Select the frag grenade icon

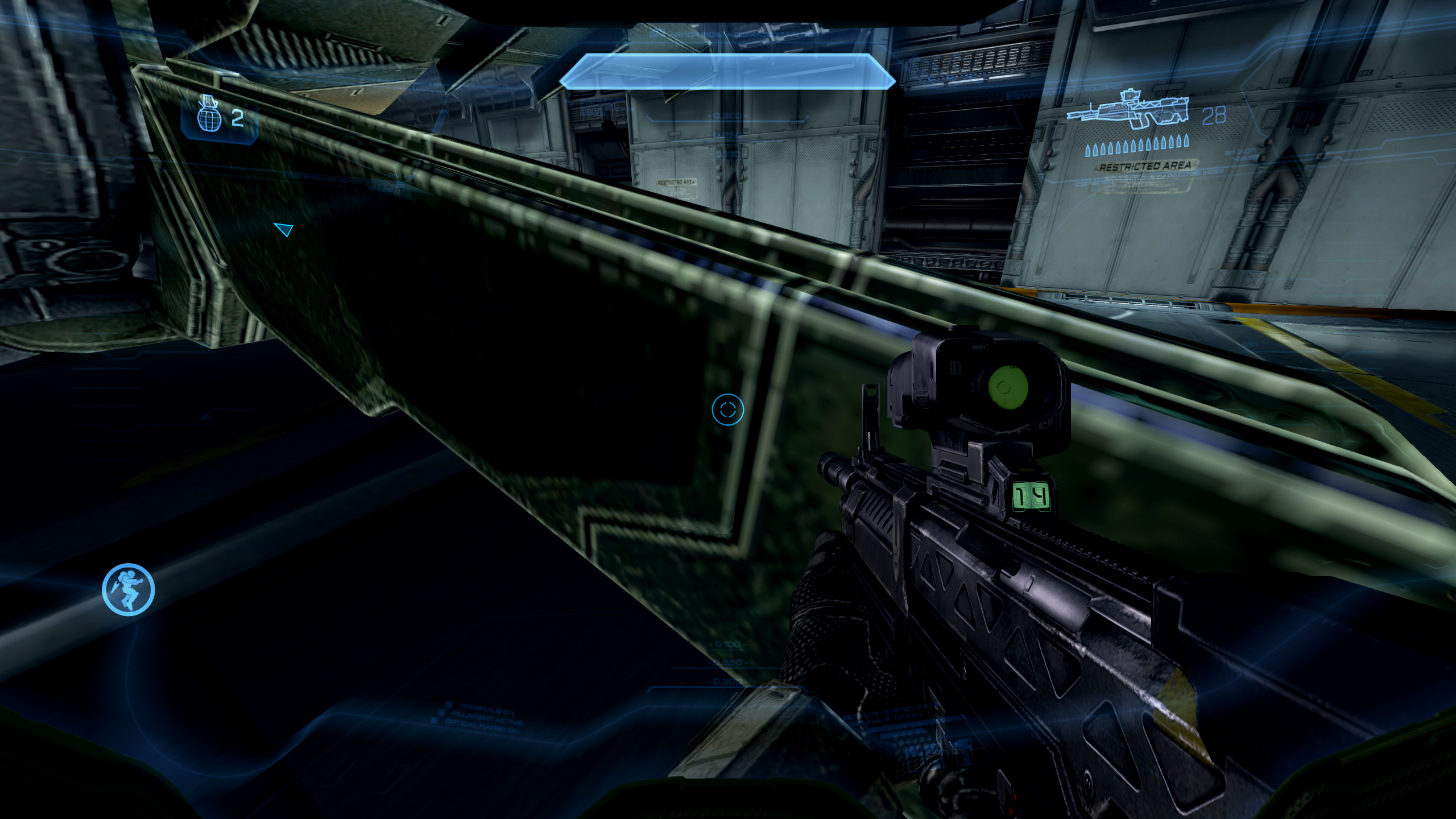[x=209, y=115]
